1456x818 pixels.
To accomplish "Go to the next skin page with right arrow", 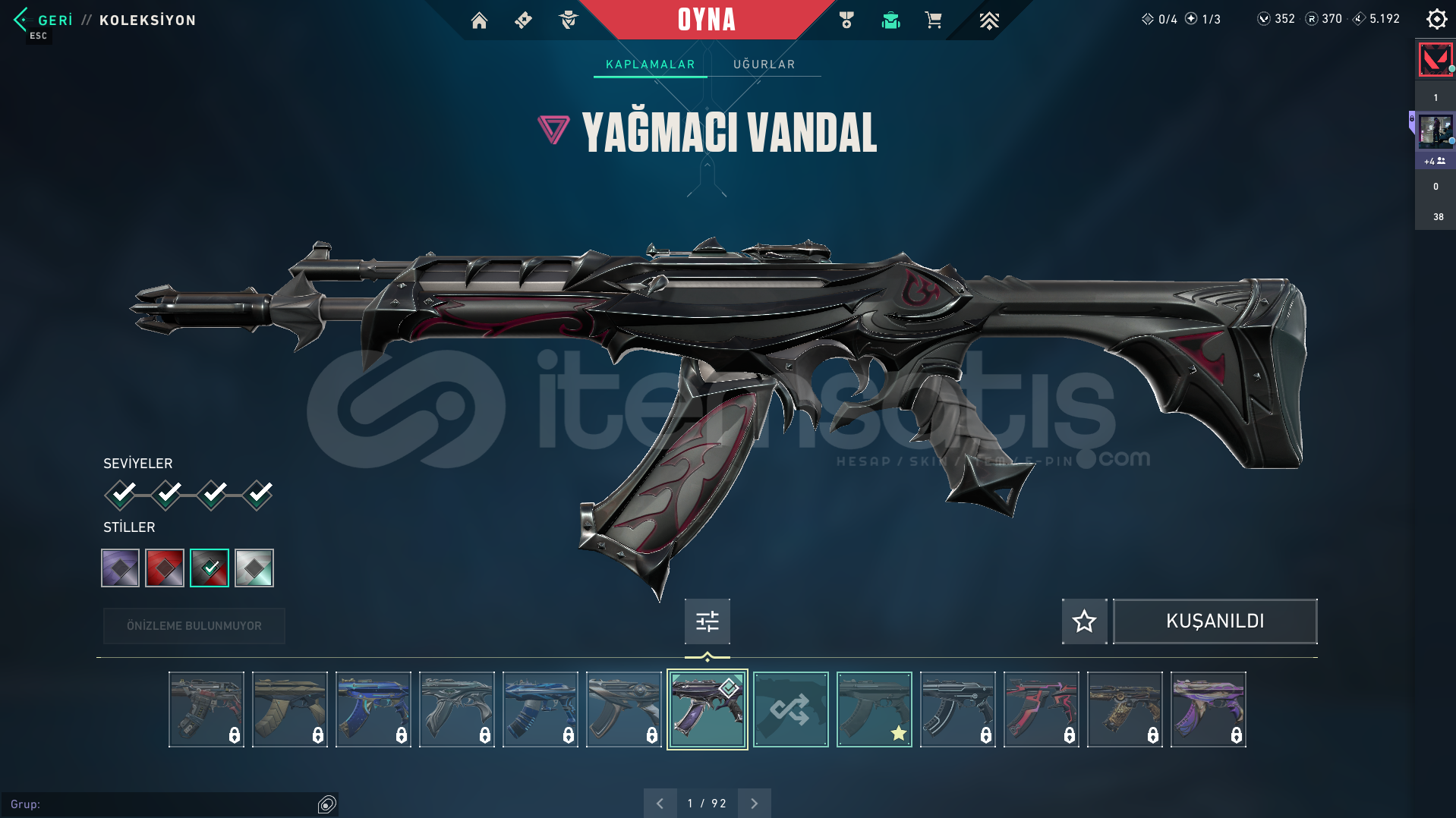I will pos(753,803).
